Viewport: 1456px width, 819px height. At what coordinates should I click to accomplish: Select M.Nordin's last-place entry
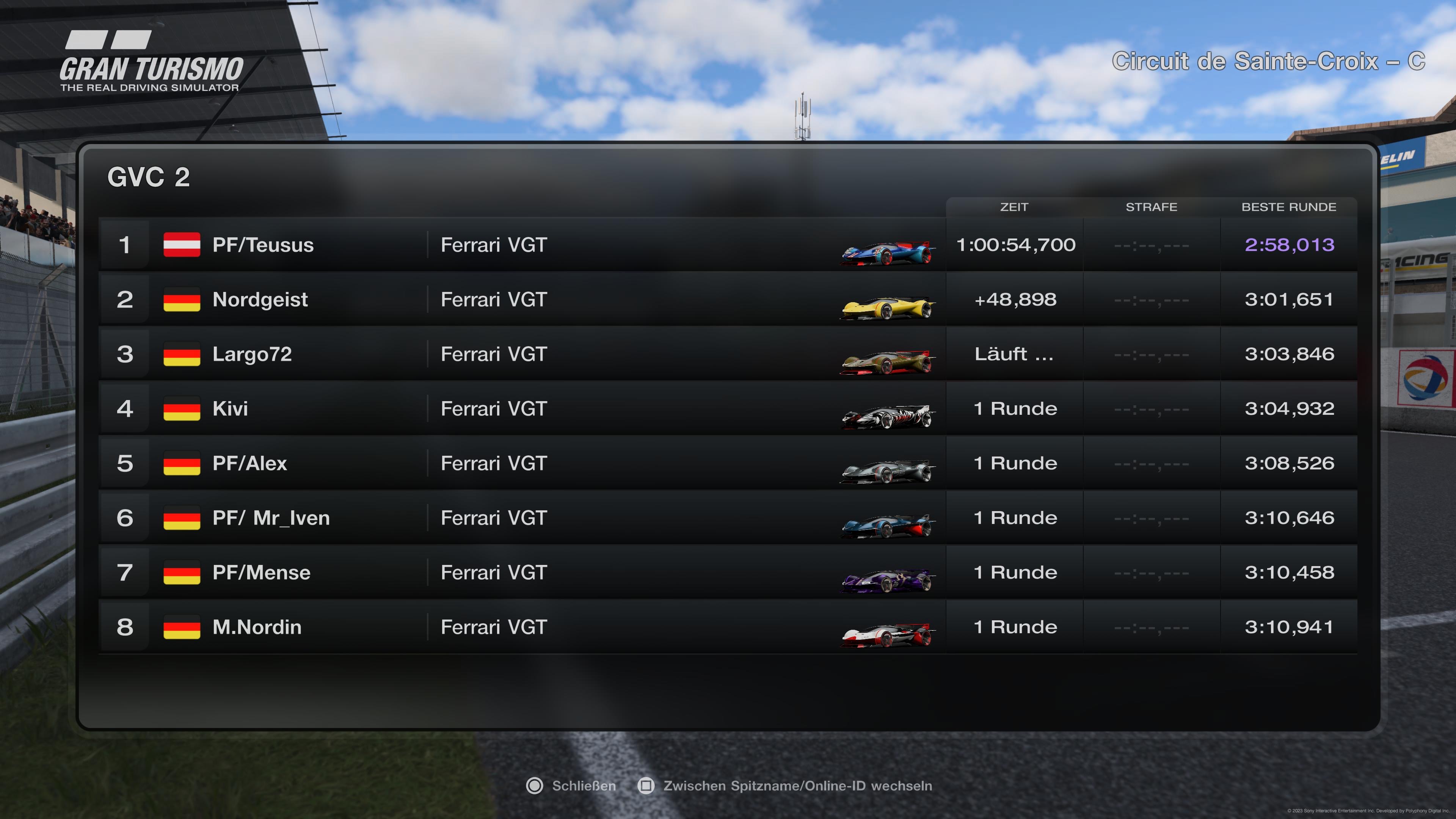pyautogui.click(x=257, y=628)
